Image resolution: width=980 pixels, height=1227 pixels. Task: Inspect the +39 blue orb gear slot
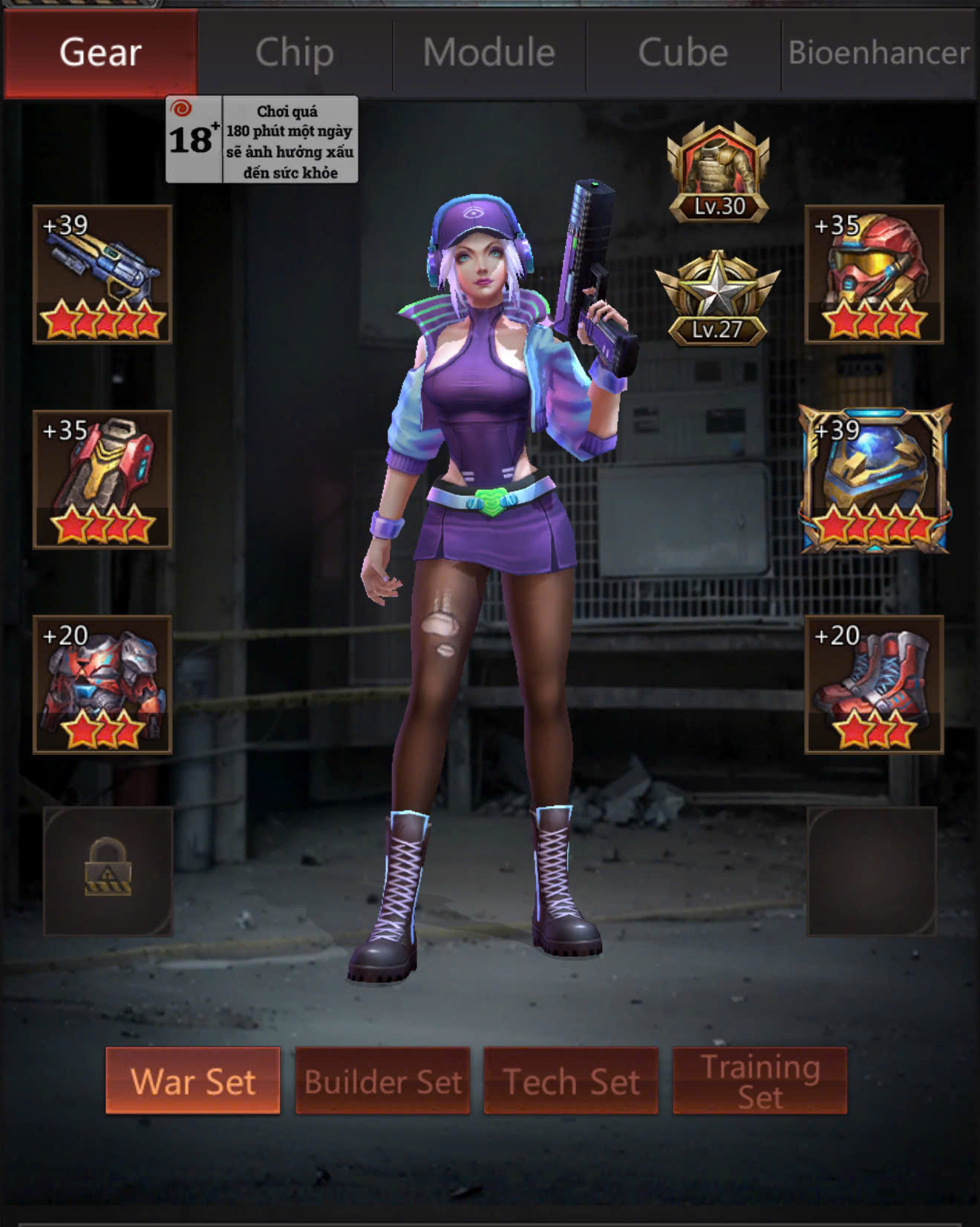click(874, 479)
